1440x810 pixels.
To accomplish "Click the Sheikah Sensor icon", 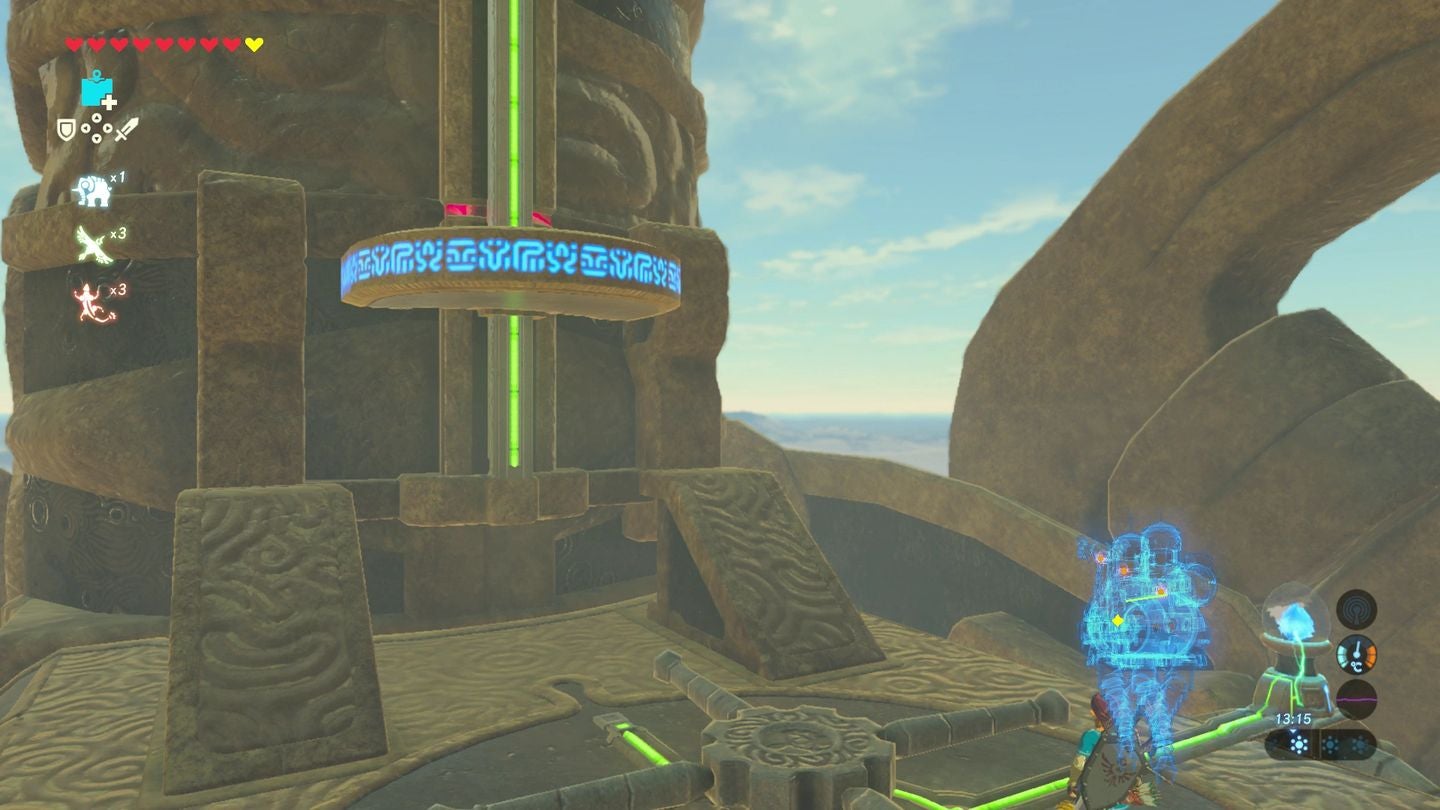I will point(1357,612).
